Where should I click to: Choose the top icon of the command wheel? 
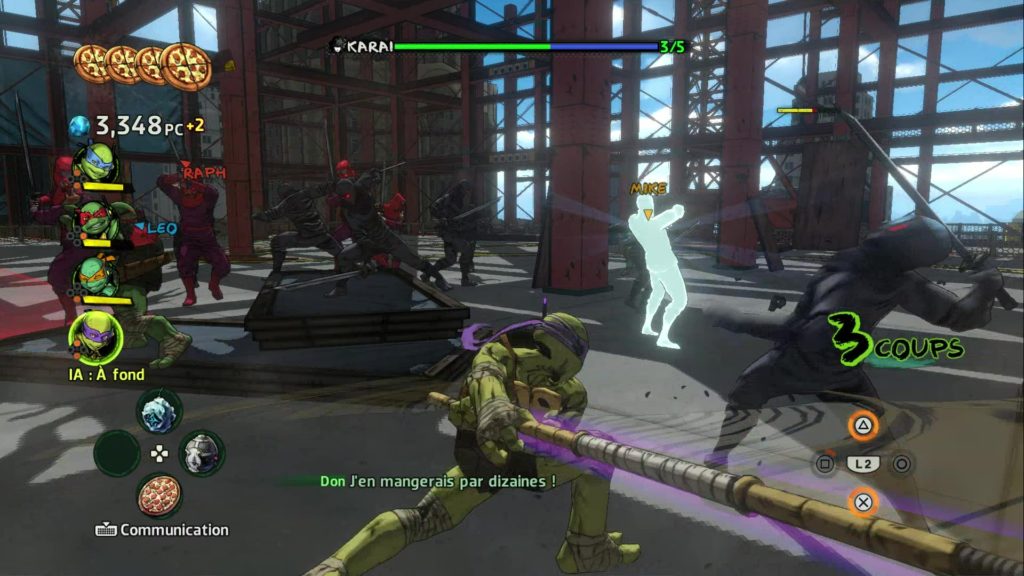[158, 410]
